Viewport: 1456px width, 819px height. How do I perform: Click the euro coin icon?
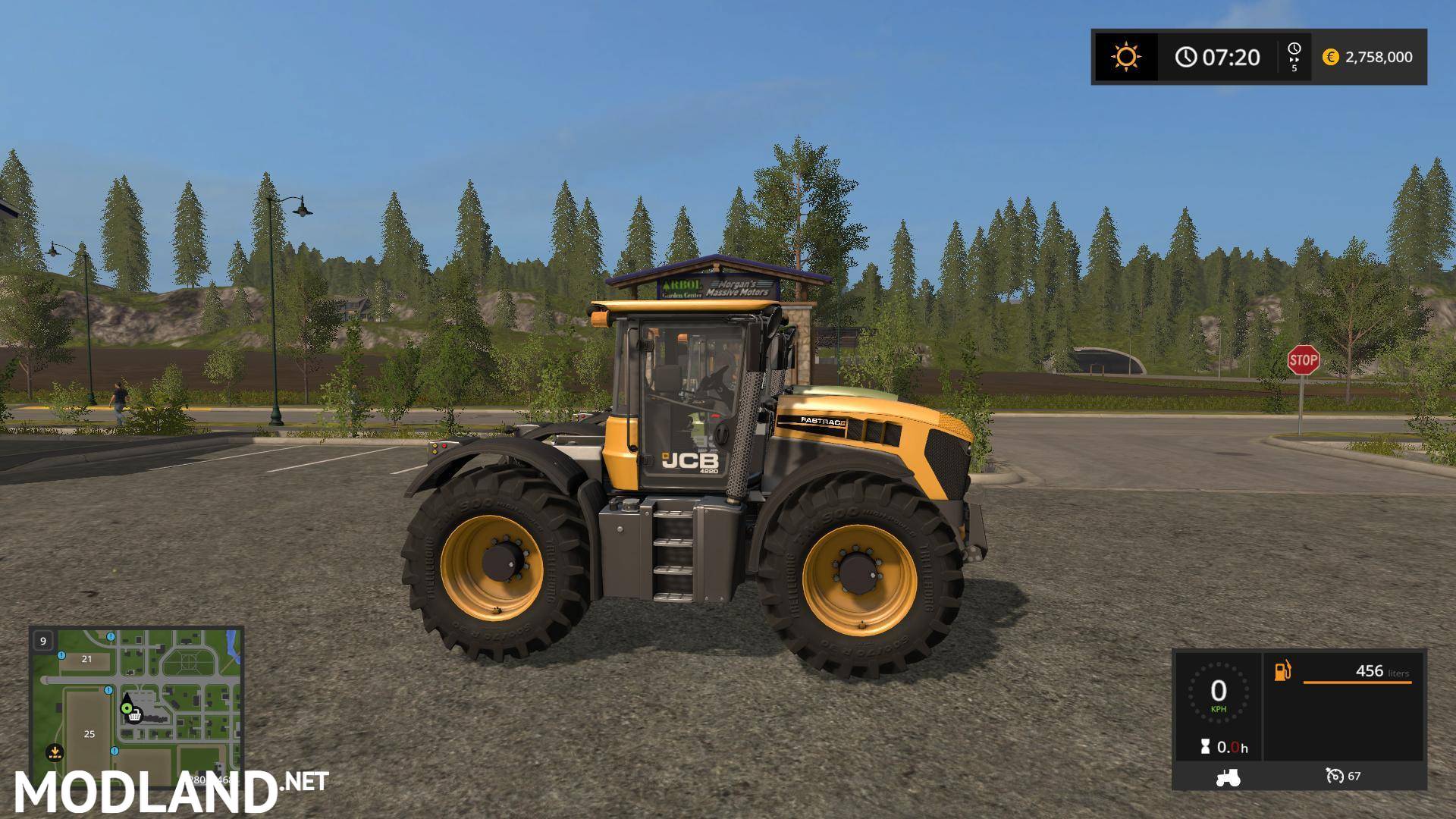pyautogui.click(x=1332, y=57)
